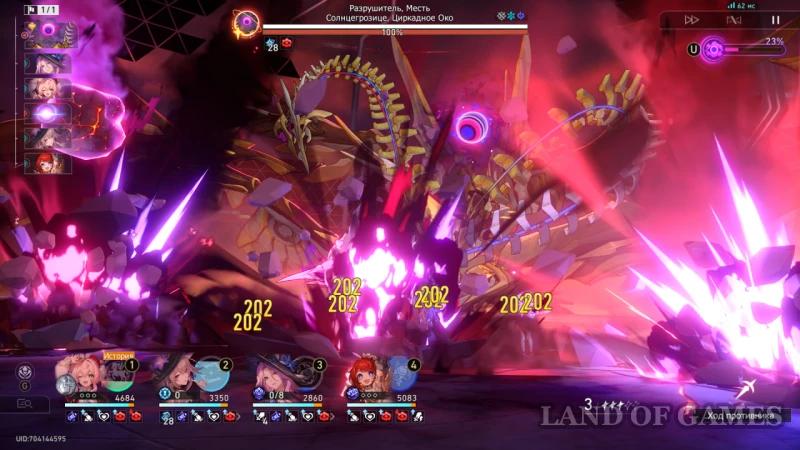The image size is (800, 450).
Task: Select the glowing purple orb turn order entry
Action: point(46,113)
